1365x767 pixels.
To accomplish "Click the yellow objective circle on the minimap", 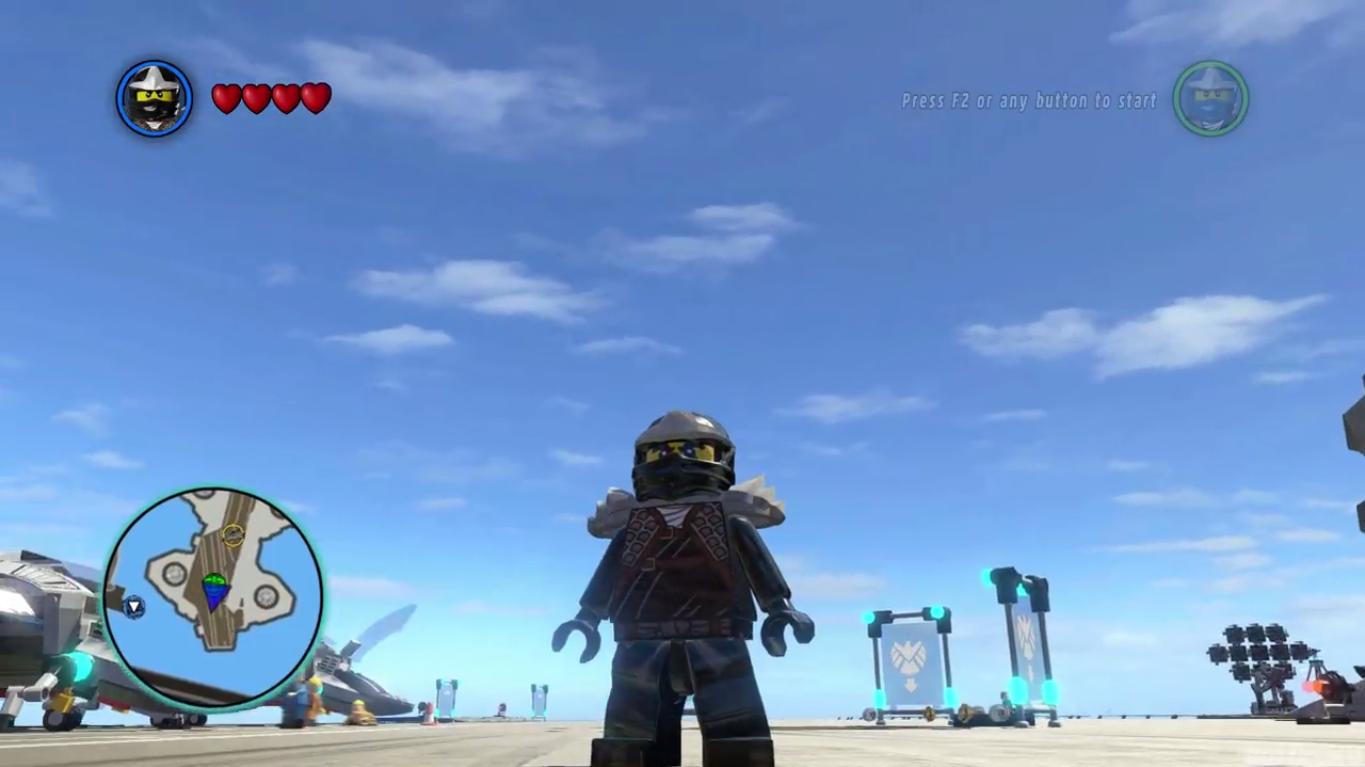I will [x=234, y=535].
